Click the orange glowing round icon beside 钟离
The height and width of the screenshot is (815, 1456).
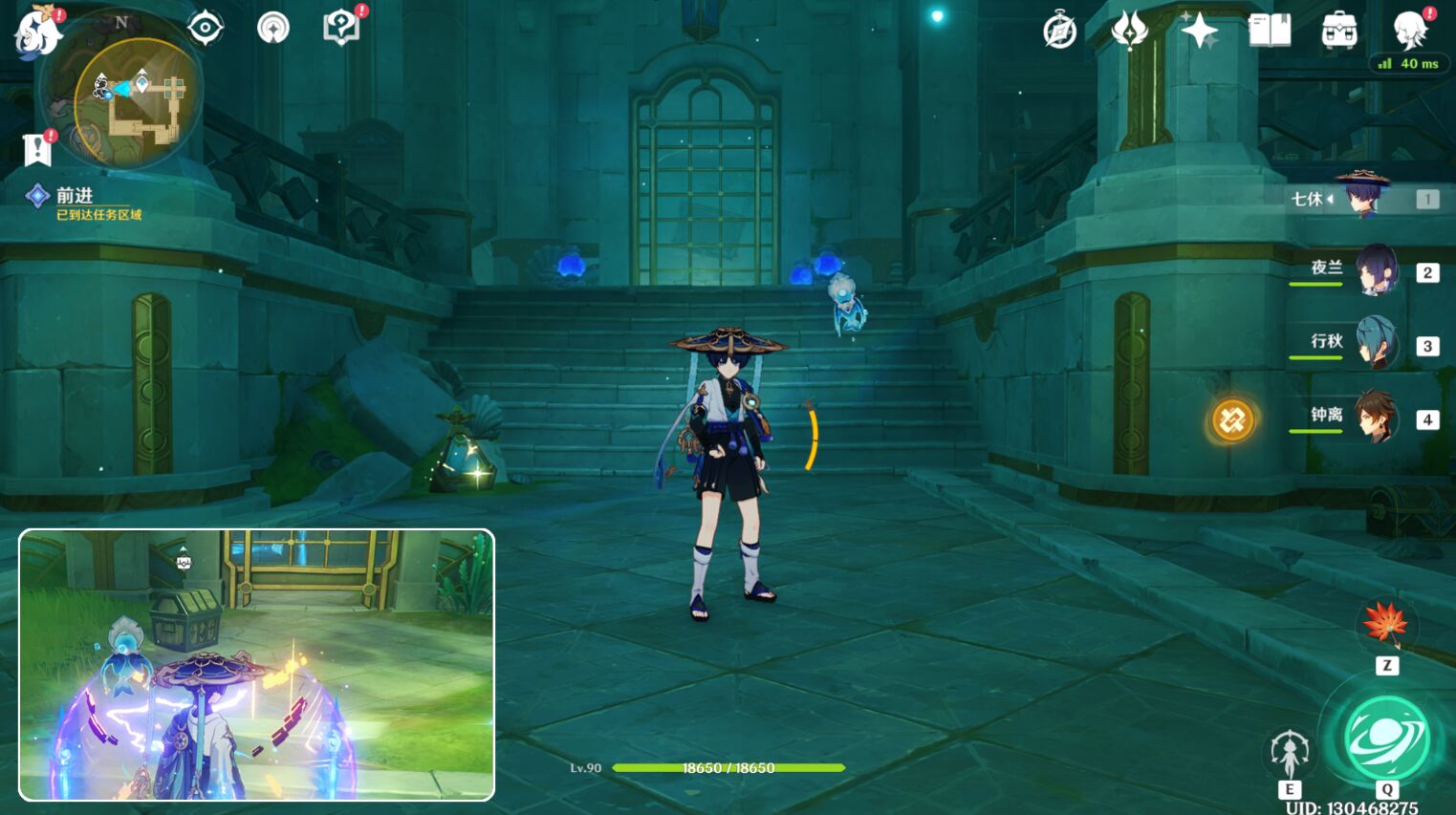point(1232,419)
